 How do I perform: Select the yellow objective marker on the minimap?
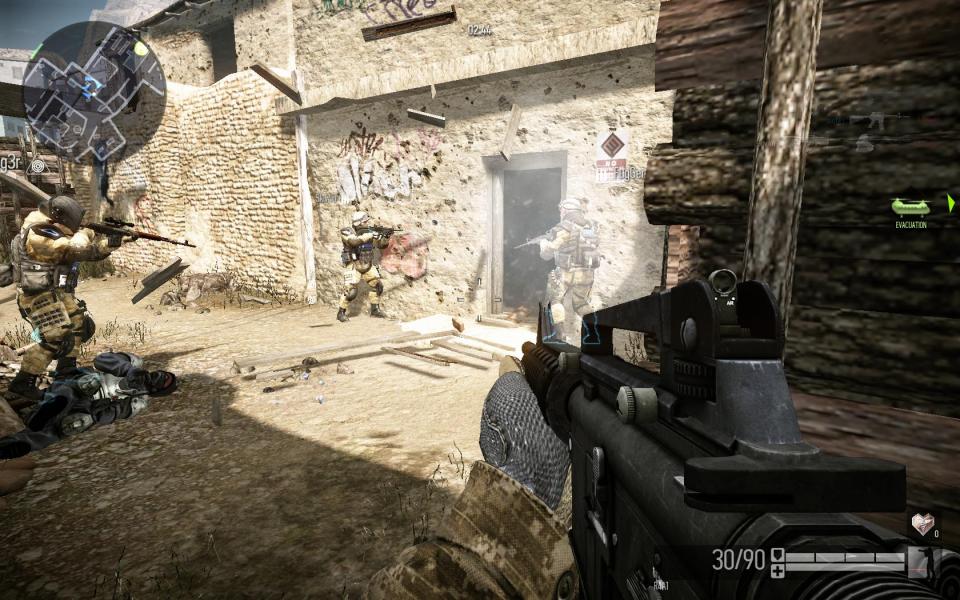tap(141, 47)
